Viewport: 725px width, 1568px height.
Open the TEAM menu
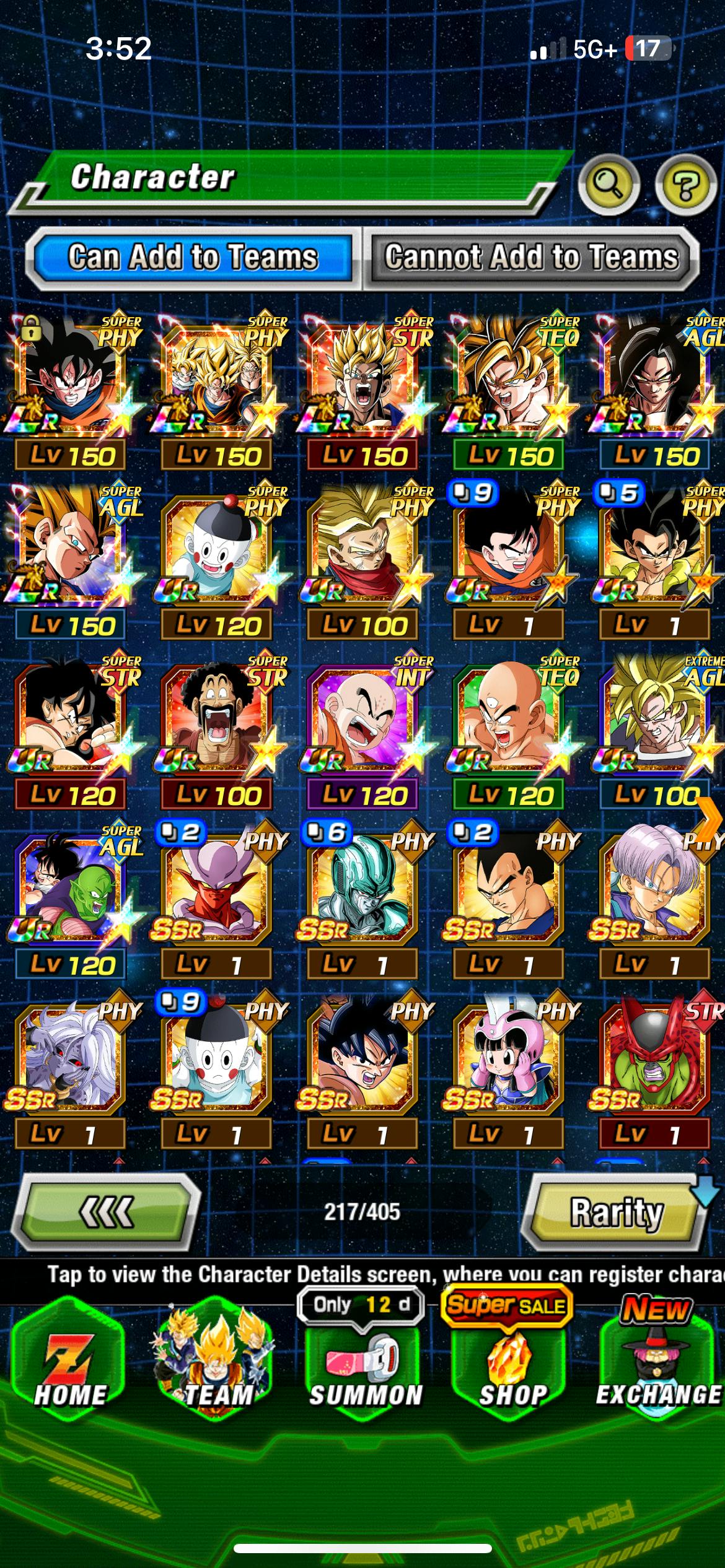coord(217,1362)
